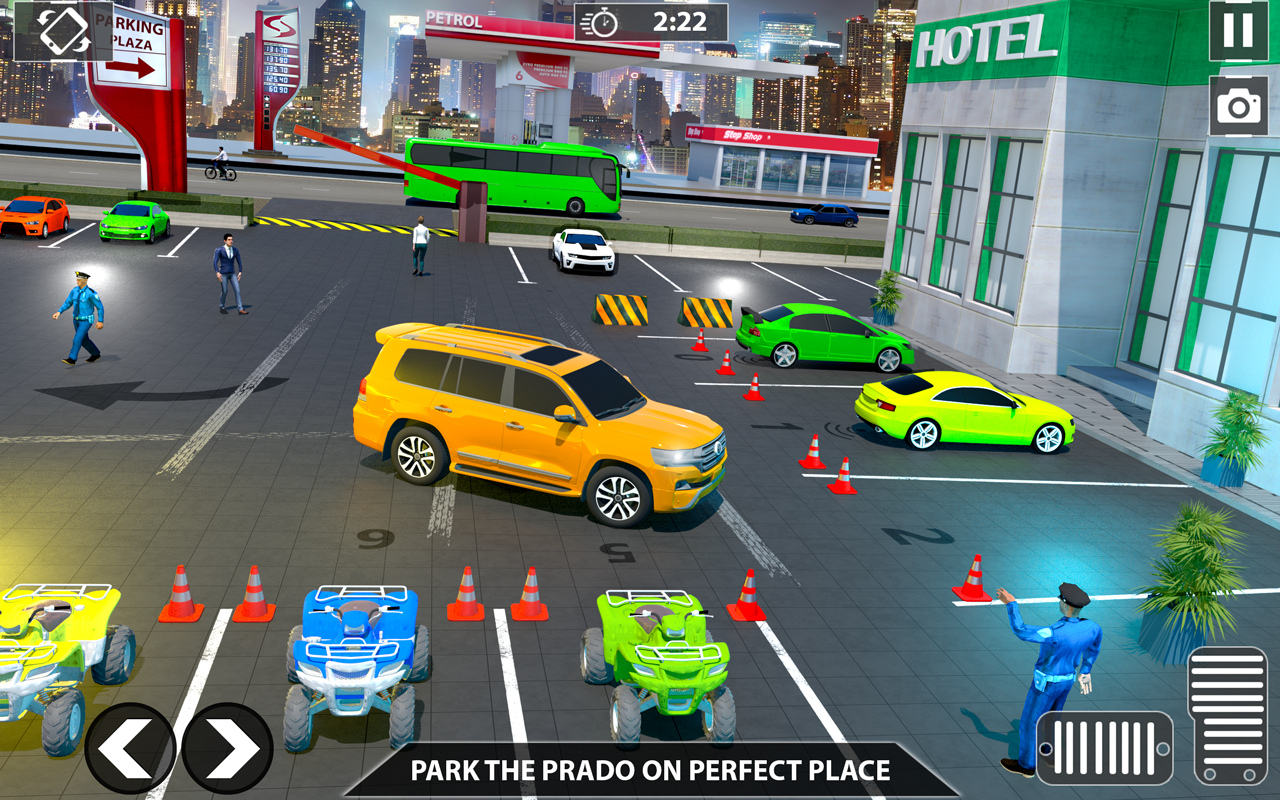Tap the camera screenshot icon
The image size is (1280, 800).
click(x=1235, y=103)
